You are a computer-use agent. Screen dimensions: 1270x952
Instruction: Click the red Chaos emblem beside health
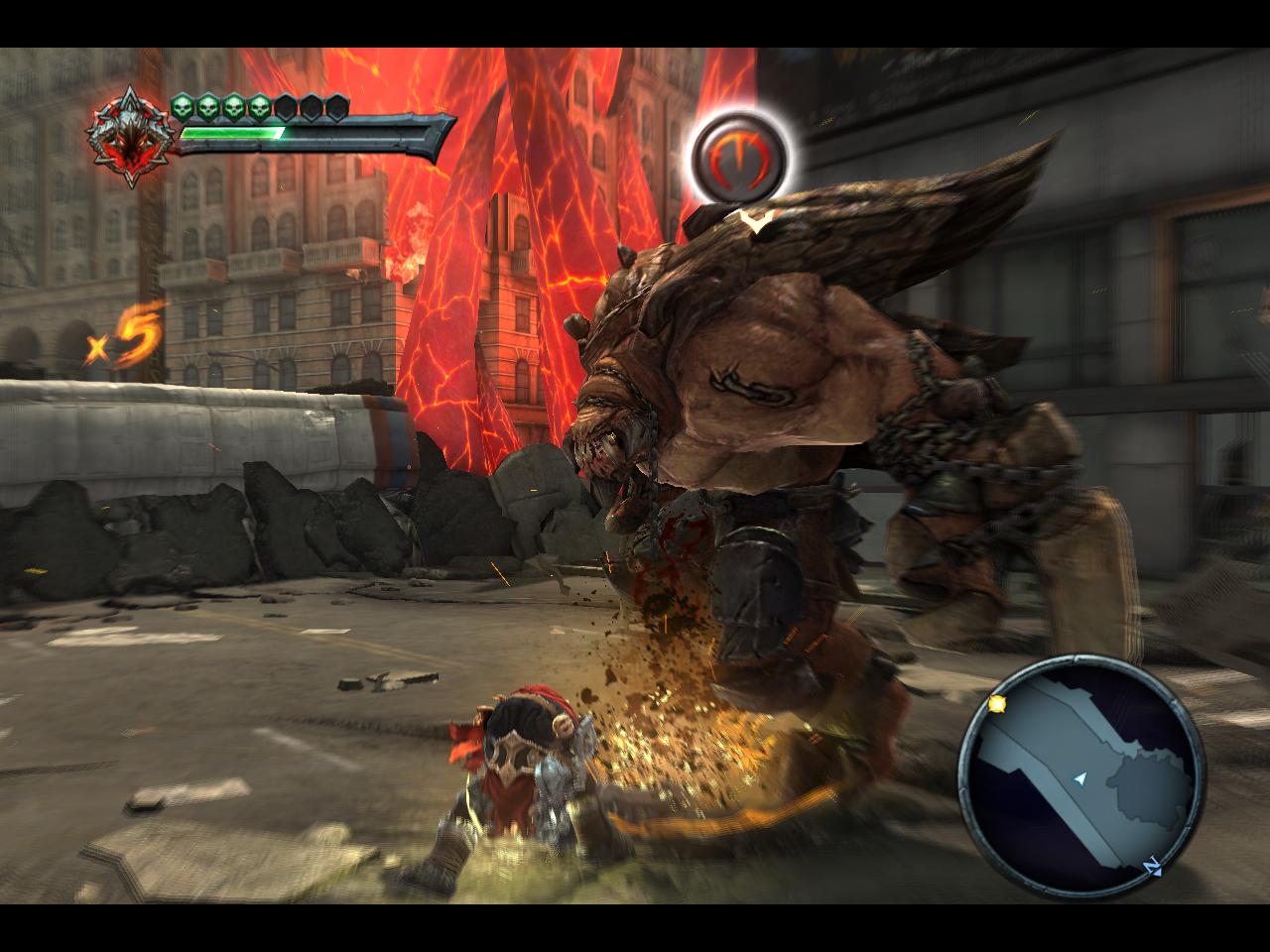[x=128, y=139]
